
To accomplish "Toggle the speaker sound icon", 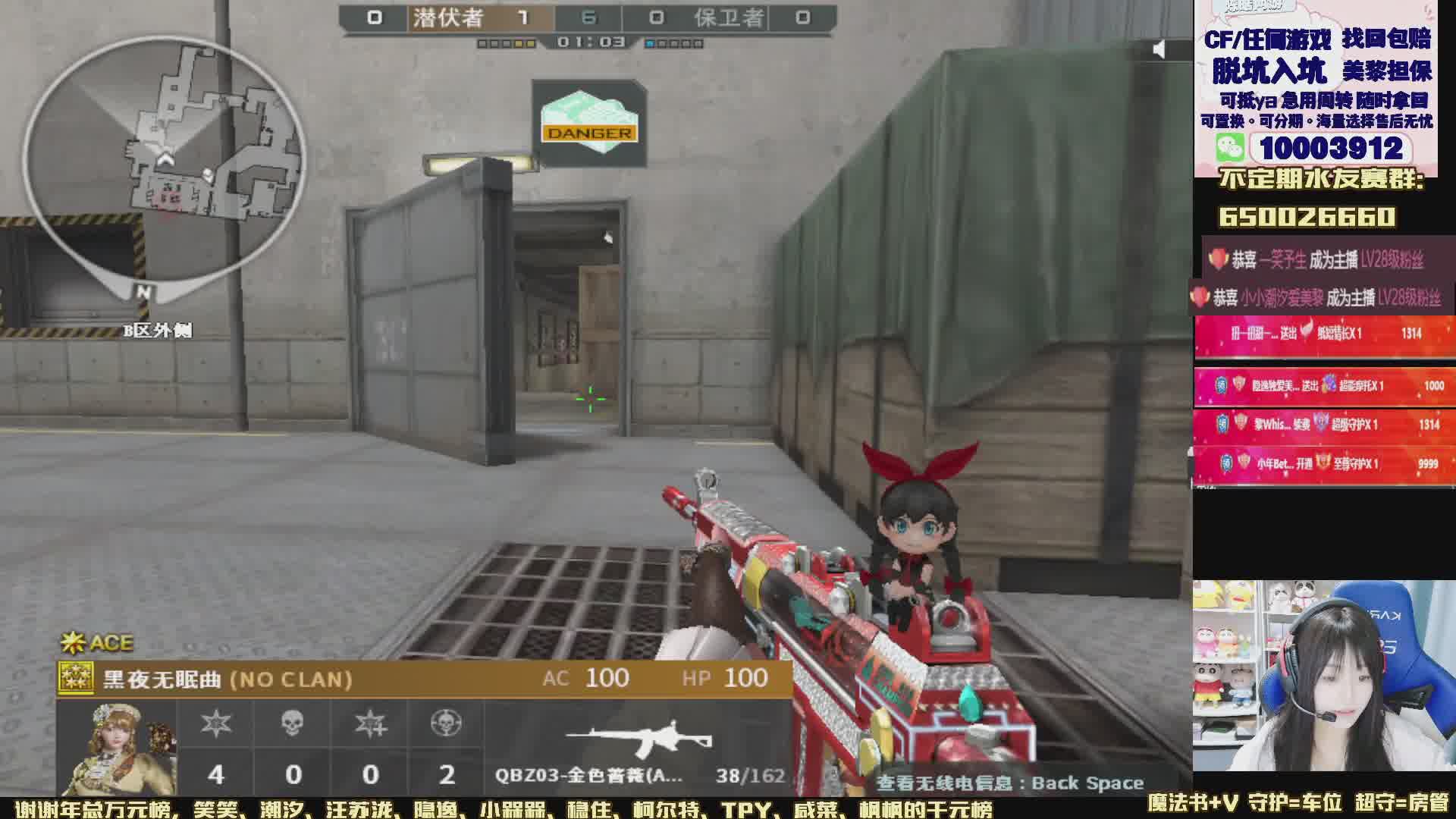I will (x=1159, y=50).
